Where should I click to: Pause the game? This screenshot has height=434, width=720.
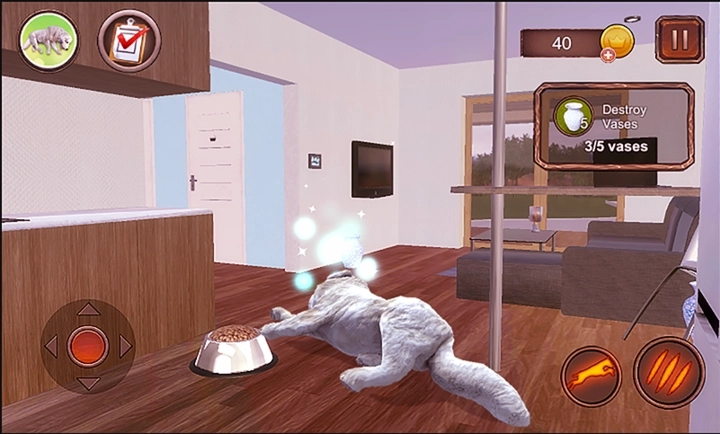679,41
